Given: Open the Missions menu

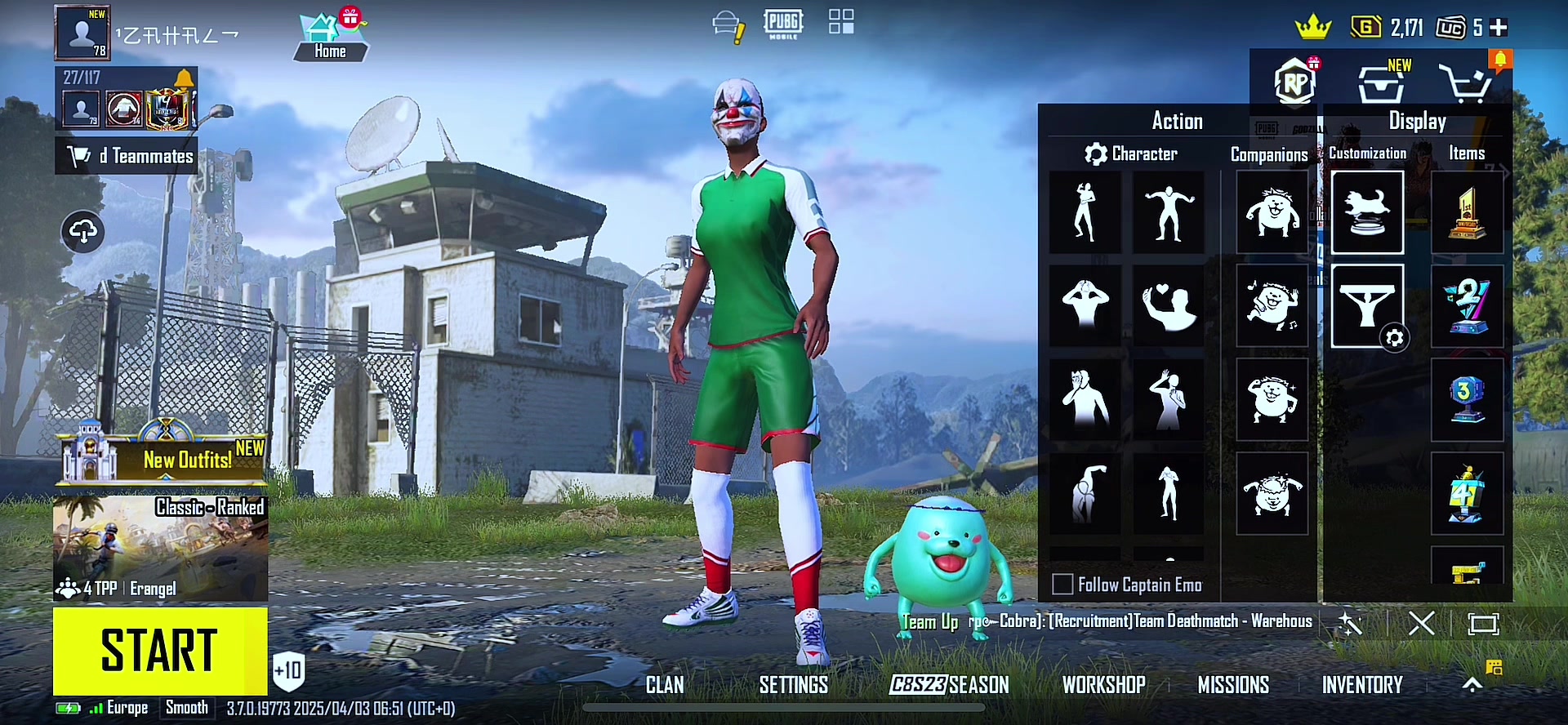Looking at the screenshot, I should pyautogui.click(x=1233, y=685).
